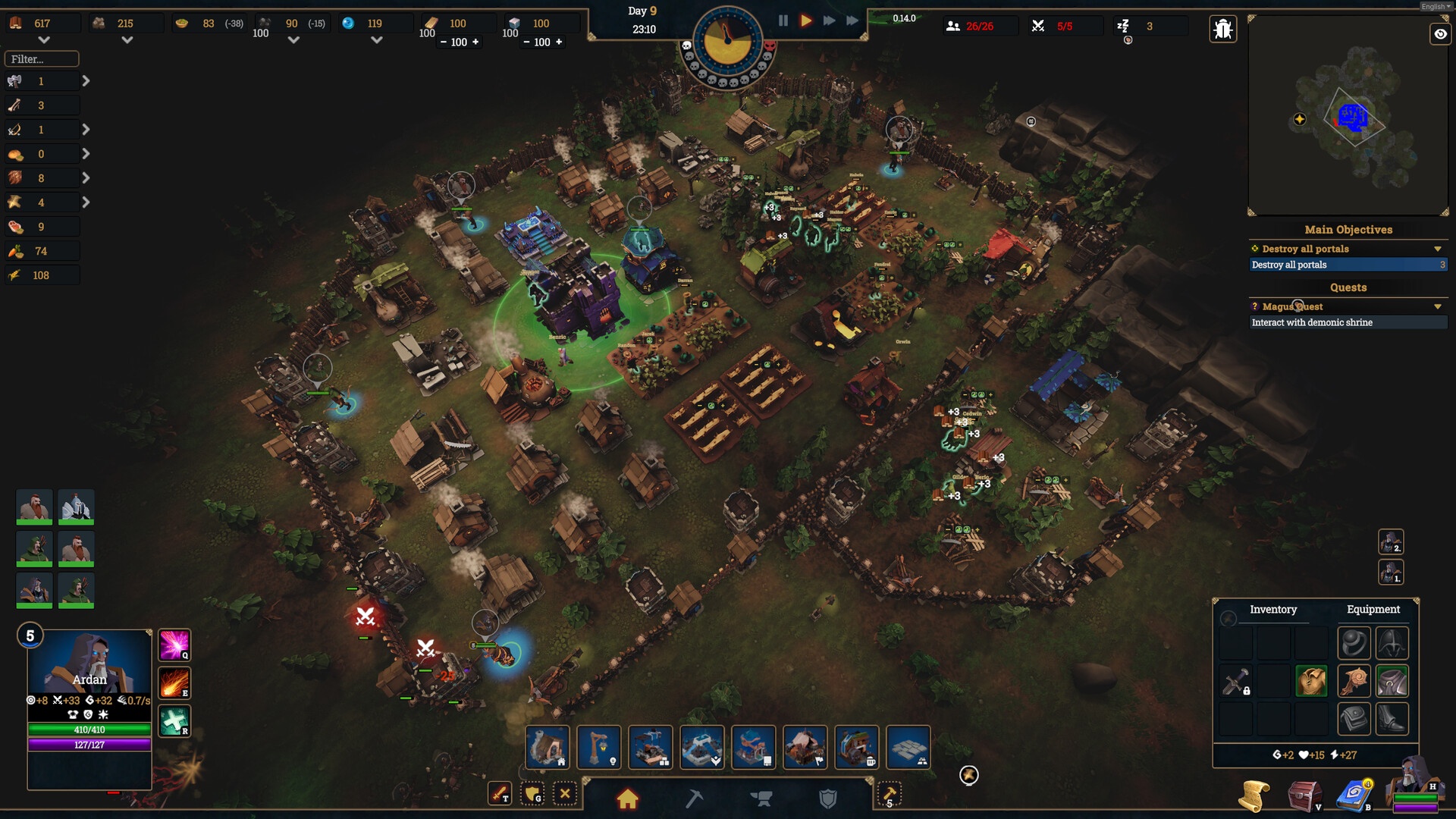1456x819 pixels.
Task: Open the treasure chest storage button
Action: [x=1304, y=796]
